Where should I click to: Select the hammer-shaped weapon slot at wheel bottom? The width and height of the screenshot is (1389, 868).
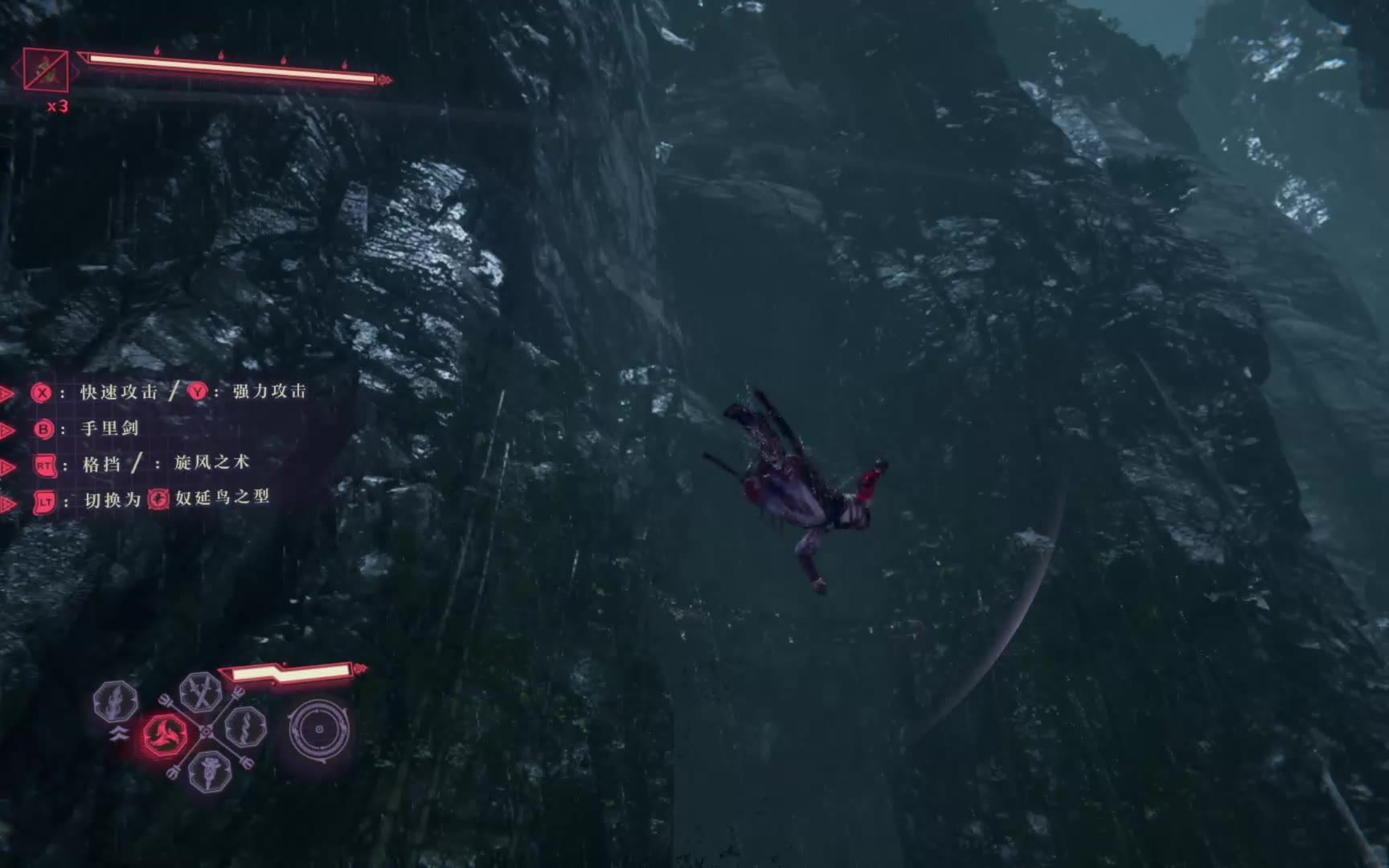tap(211, 771)
